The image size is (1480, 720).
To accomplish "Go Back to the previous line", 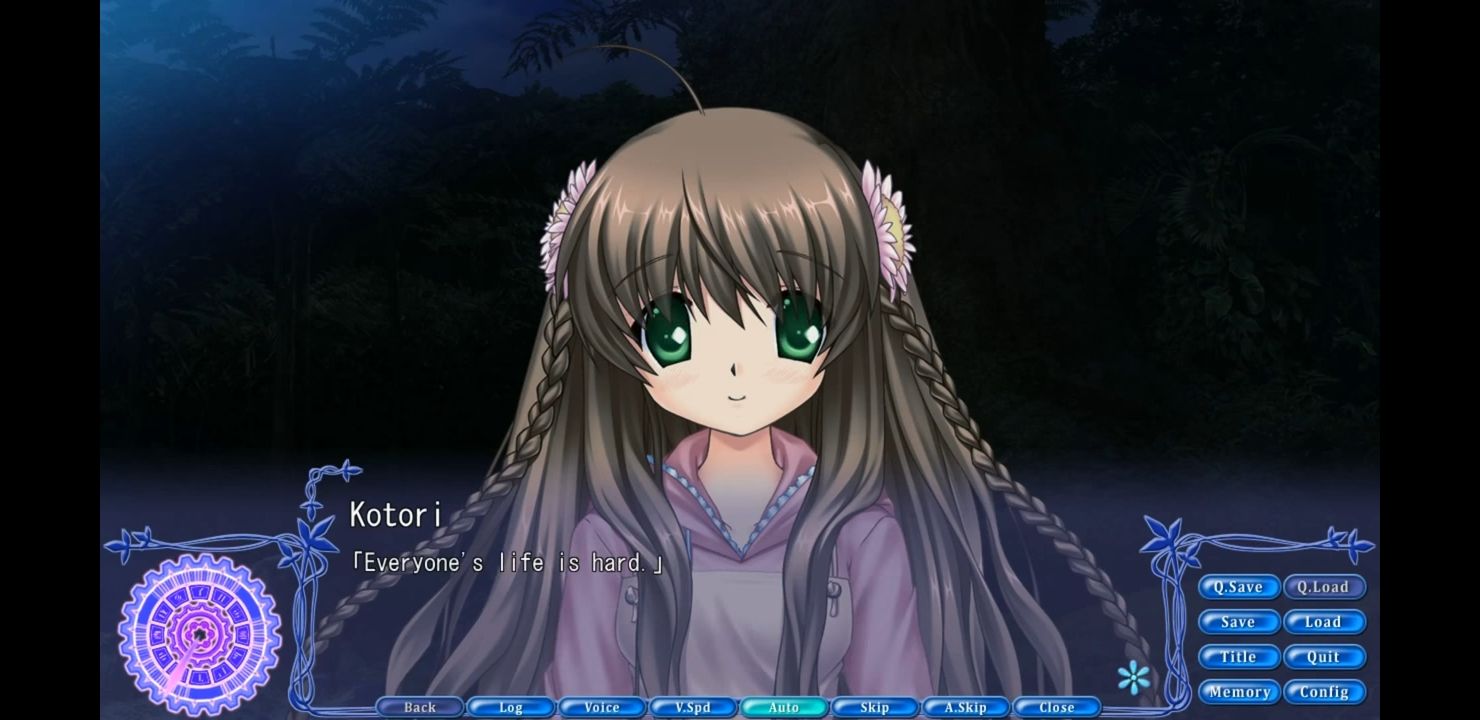I will (419, 706).
